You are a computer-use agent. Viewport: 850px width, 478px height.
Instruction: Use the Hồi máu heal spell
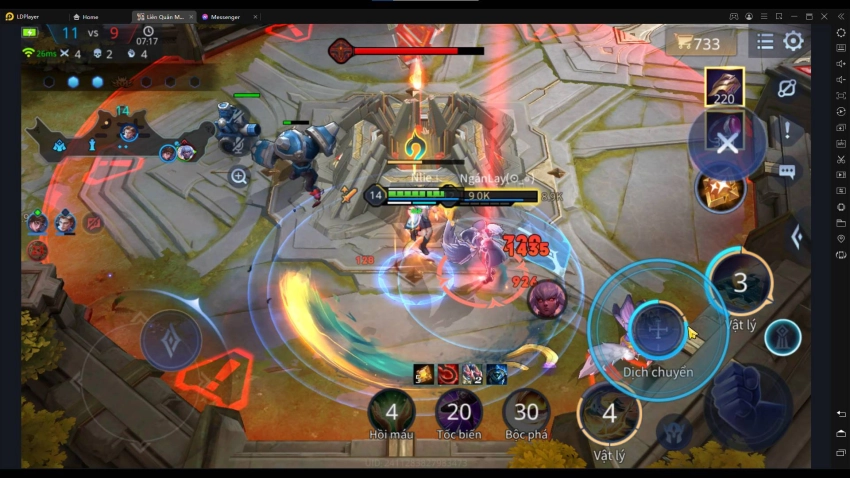click(x=392, y=412)
